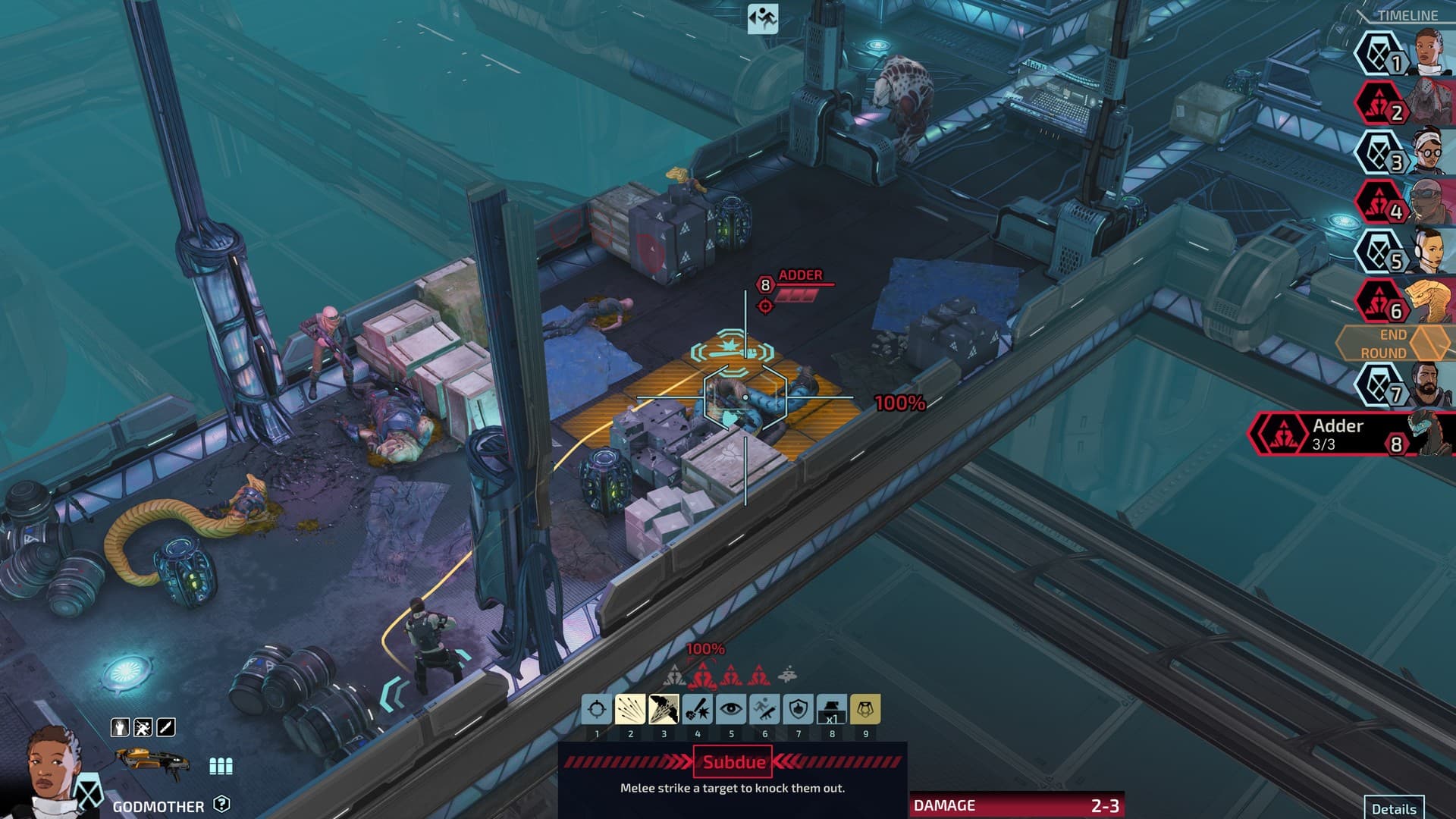The image size is (1456, 819).
Task: Select the spray fire ability in slot 2
Action: click(630, 710)
